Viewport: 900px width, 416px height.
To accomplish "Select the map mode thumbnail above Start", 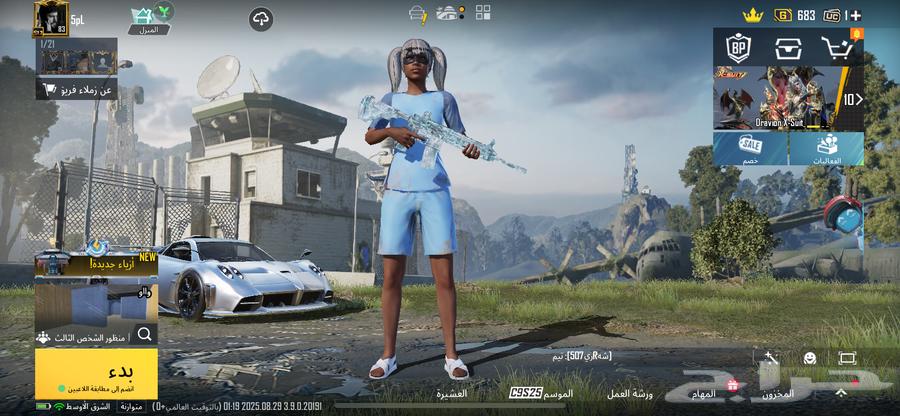I will pyautogui.click(x=96, y=298).
